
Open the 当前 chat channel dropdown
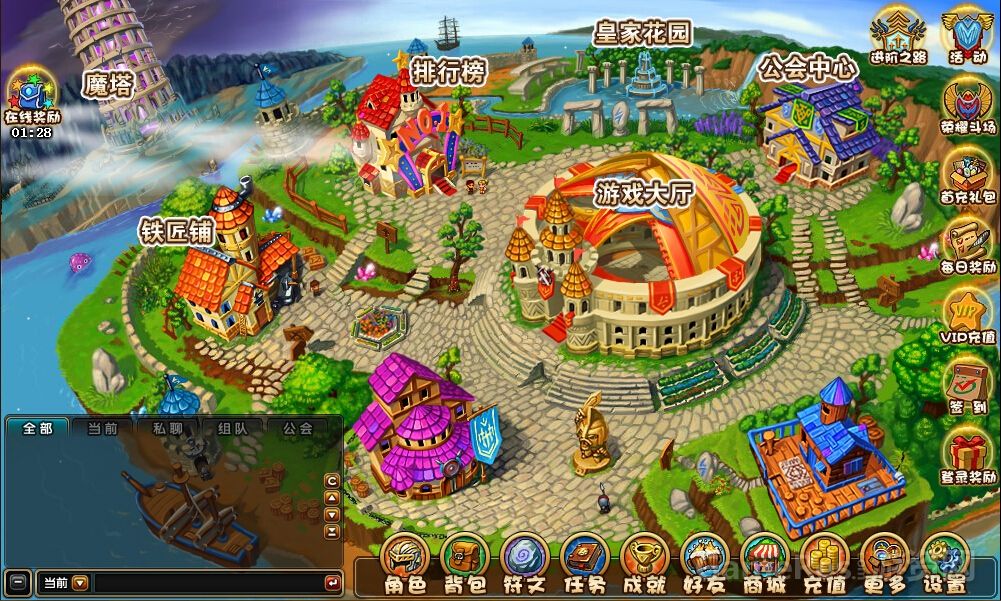pyautogui.click(x=80, y=582)
